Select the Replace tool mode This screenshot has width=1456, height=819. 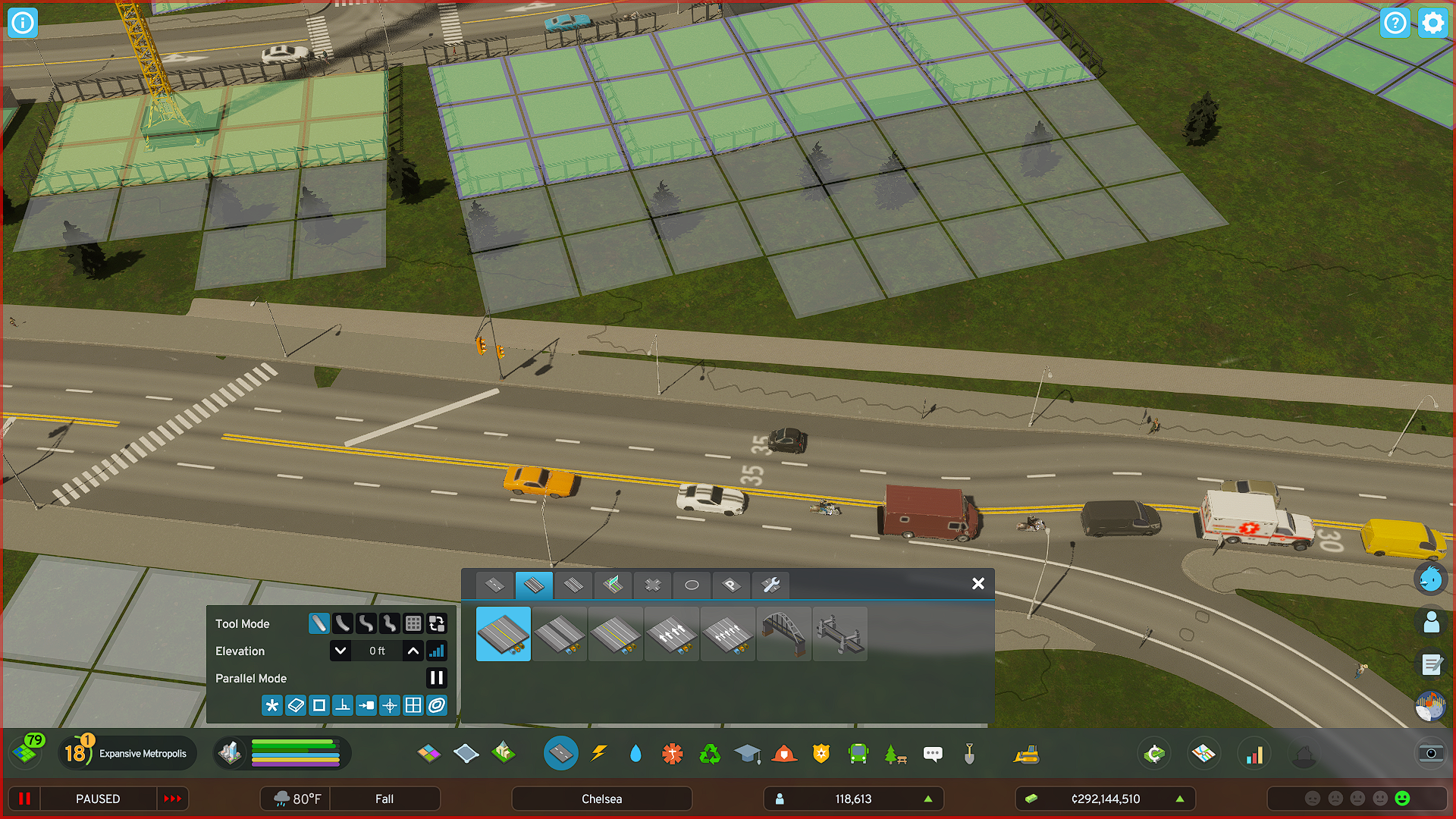pyautogui.click(x=438, y=623)
